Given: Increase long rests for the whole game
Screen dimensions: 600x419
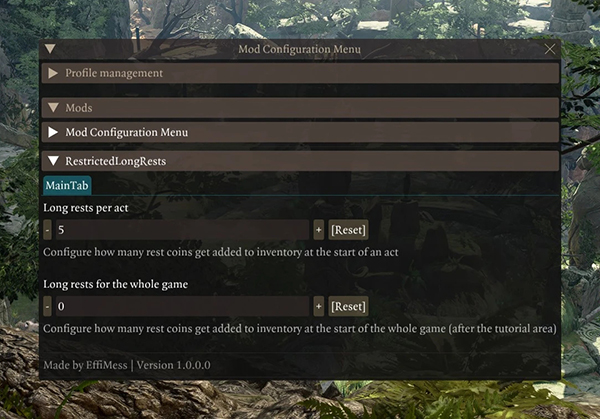Looking at the screenshot, I should tap(318, 306).
